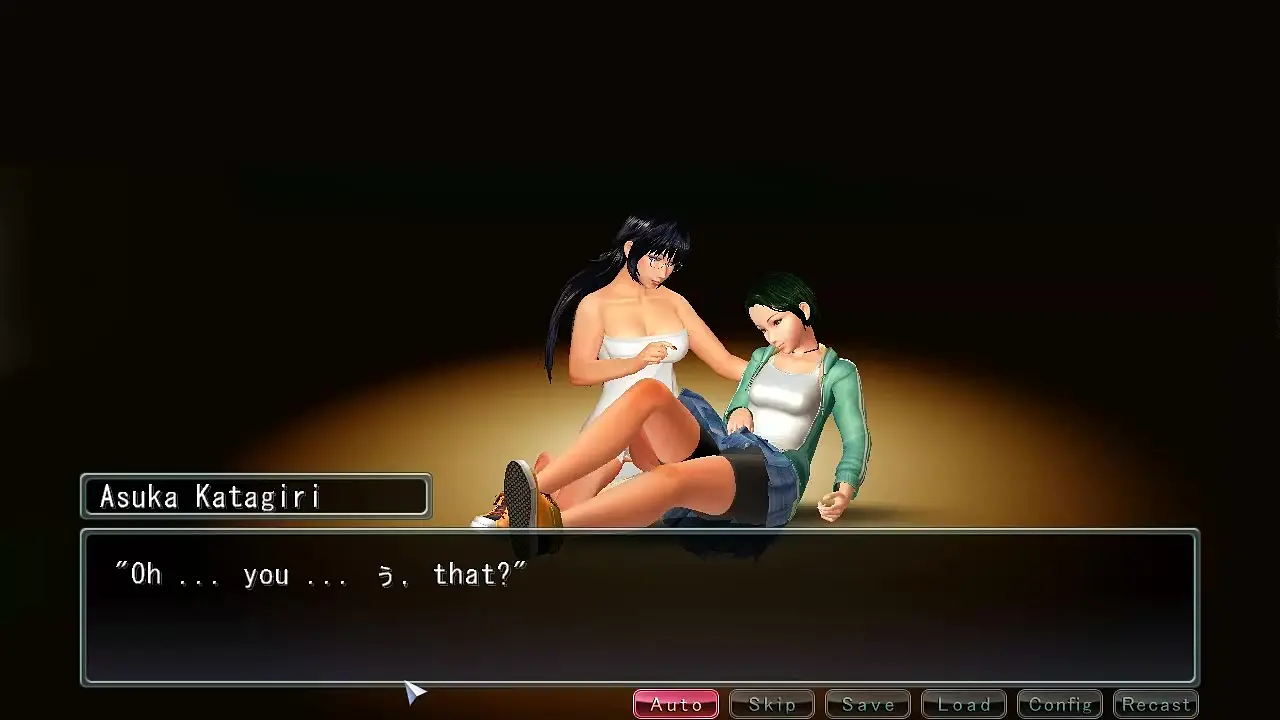Open the Load menu
1280x720 pixels.
(964, 704)
